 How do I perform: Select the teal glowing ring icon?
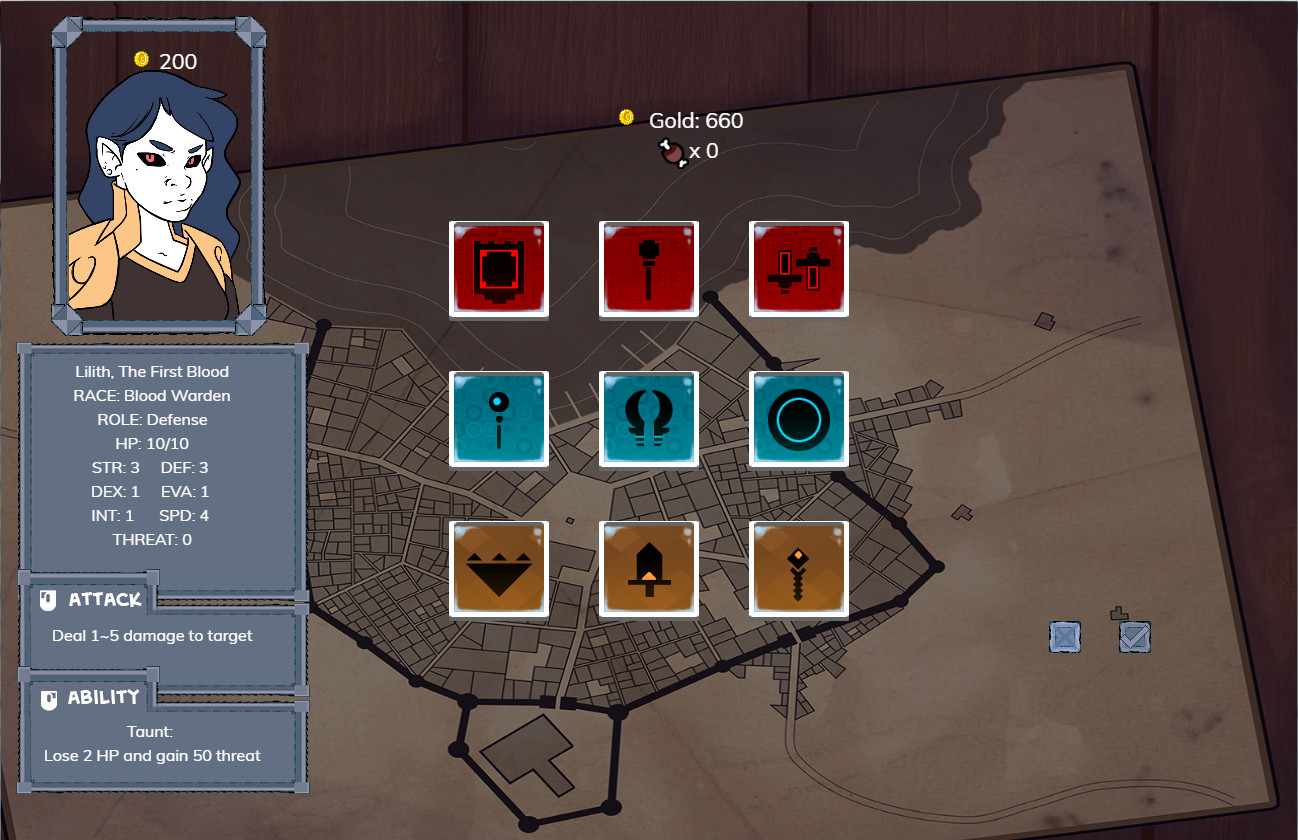pos(798,418)
